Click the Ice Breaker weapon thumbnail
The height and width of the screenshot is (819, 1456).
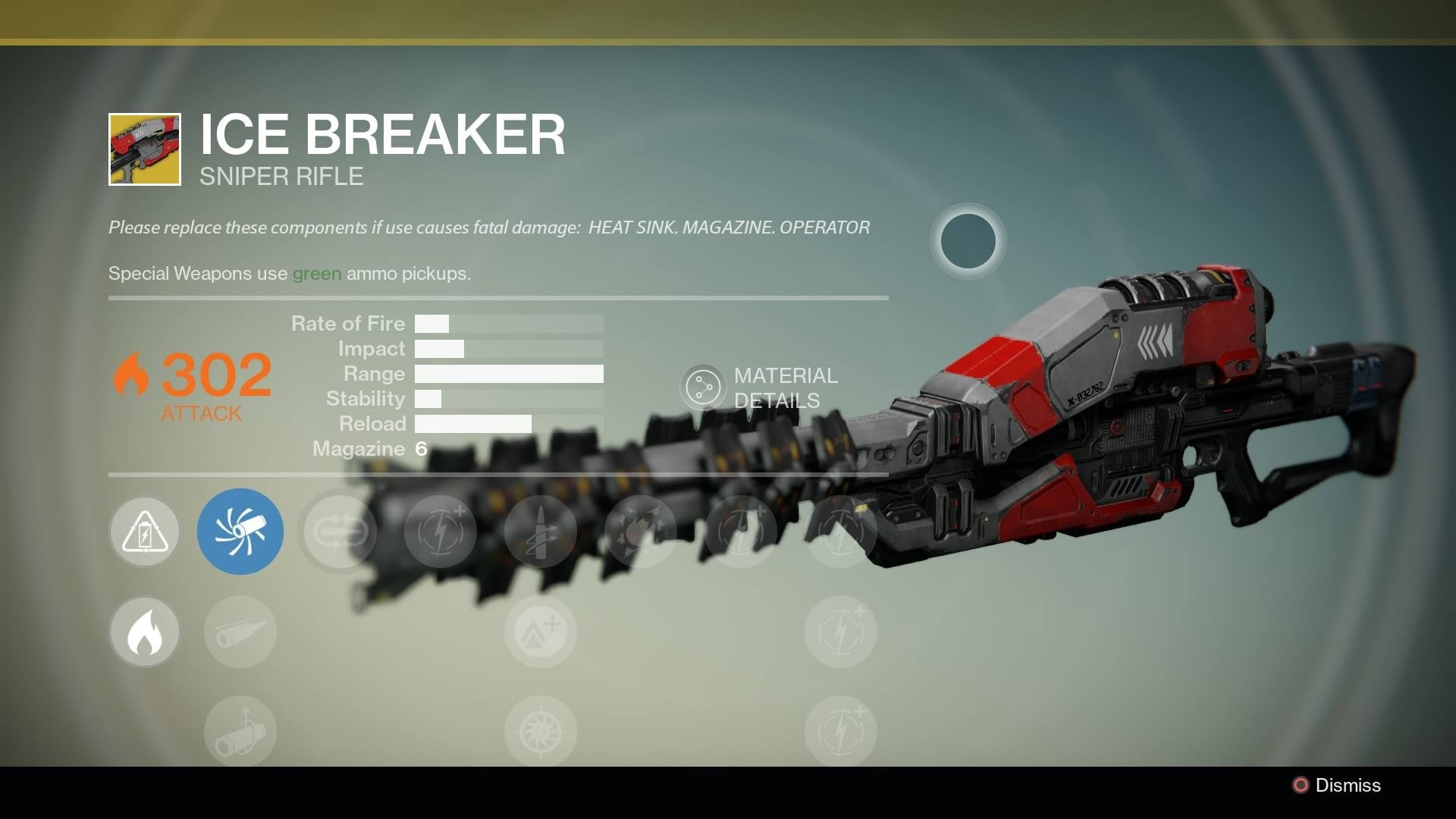pyautogui.click(x=144, y=147)
